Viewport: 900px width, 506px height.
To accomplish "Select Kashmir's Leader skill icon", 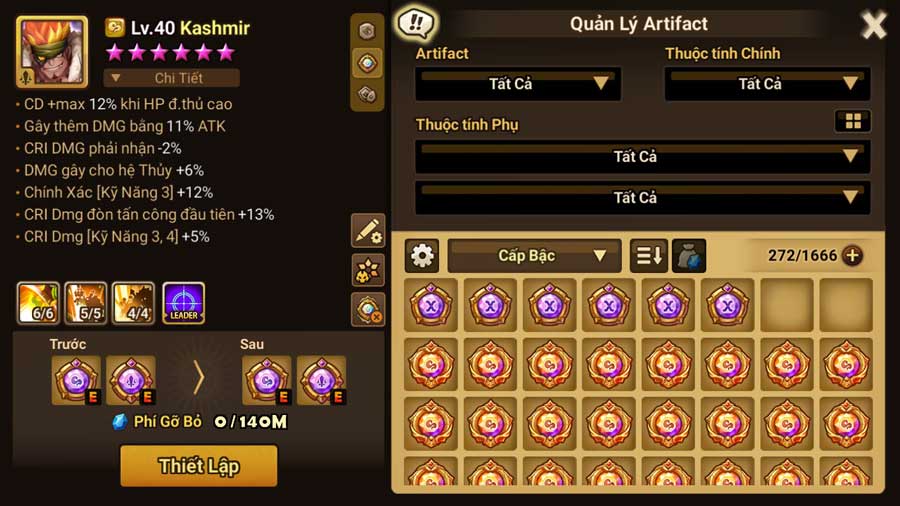I will point(184,304).
